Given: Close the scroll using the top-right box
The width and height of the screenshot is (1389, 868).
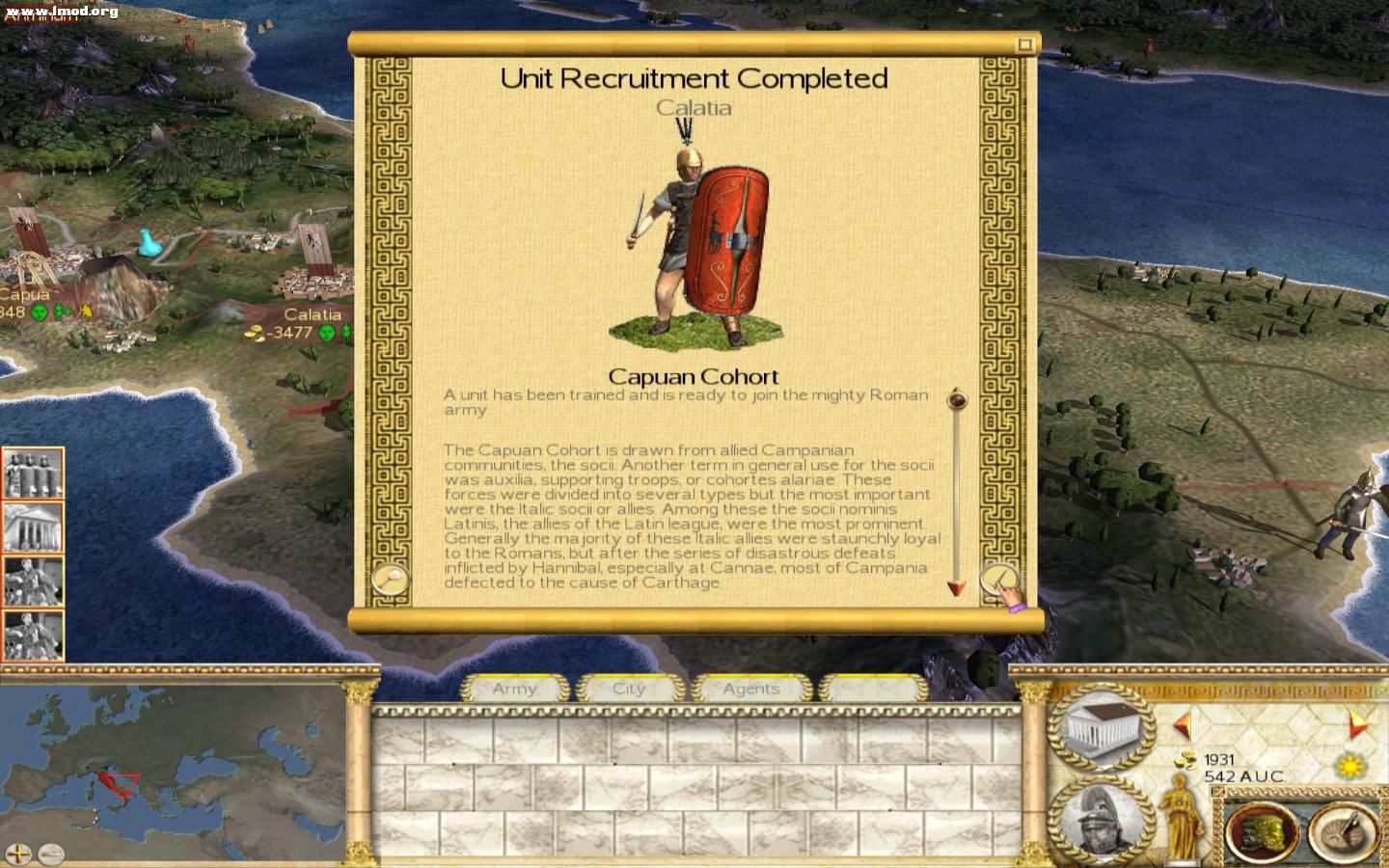Looking at the screenshot, I should coord(1025,44).
